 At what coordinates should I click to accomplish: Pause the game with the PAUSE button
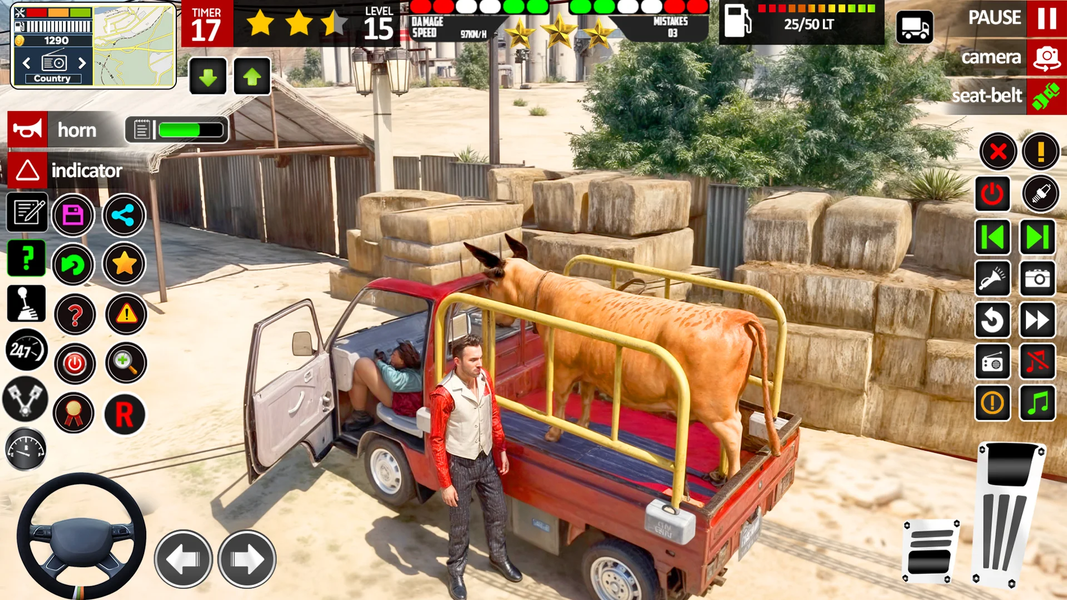click(1046, 18)
